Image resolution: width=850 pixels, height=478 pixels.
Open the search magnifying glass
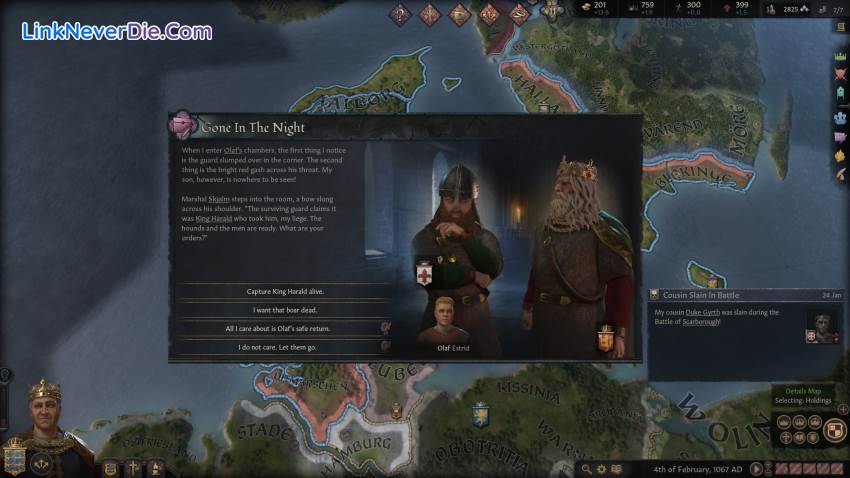pos(584,469)
